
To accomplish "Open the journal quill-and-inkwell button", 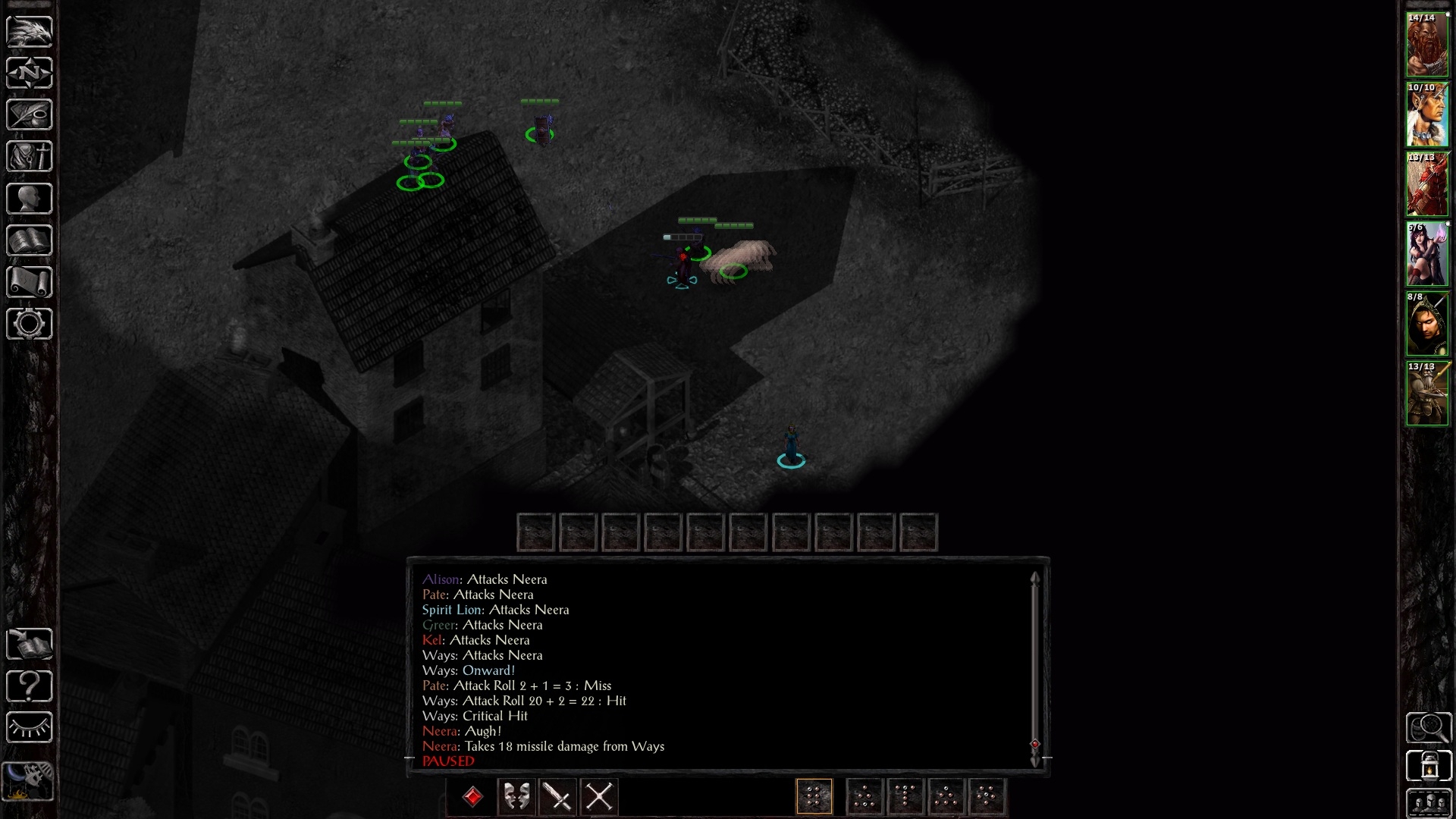I will tap(29, 115).
